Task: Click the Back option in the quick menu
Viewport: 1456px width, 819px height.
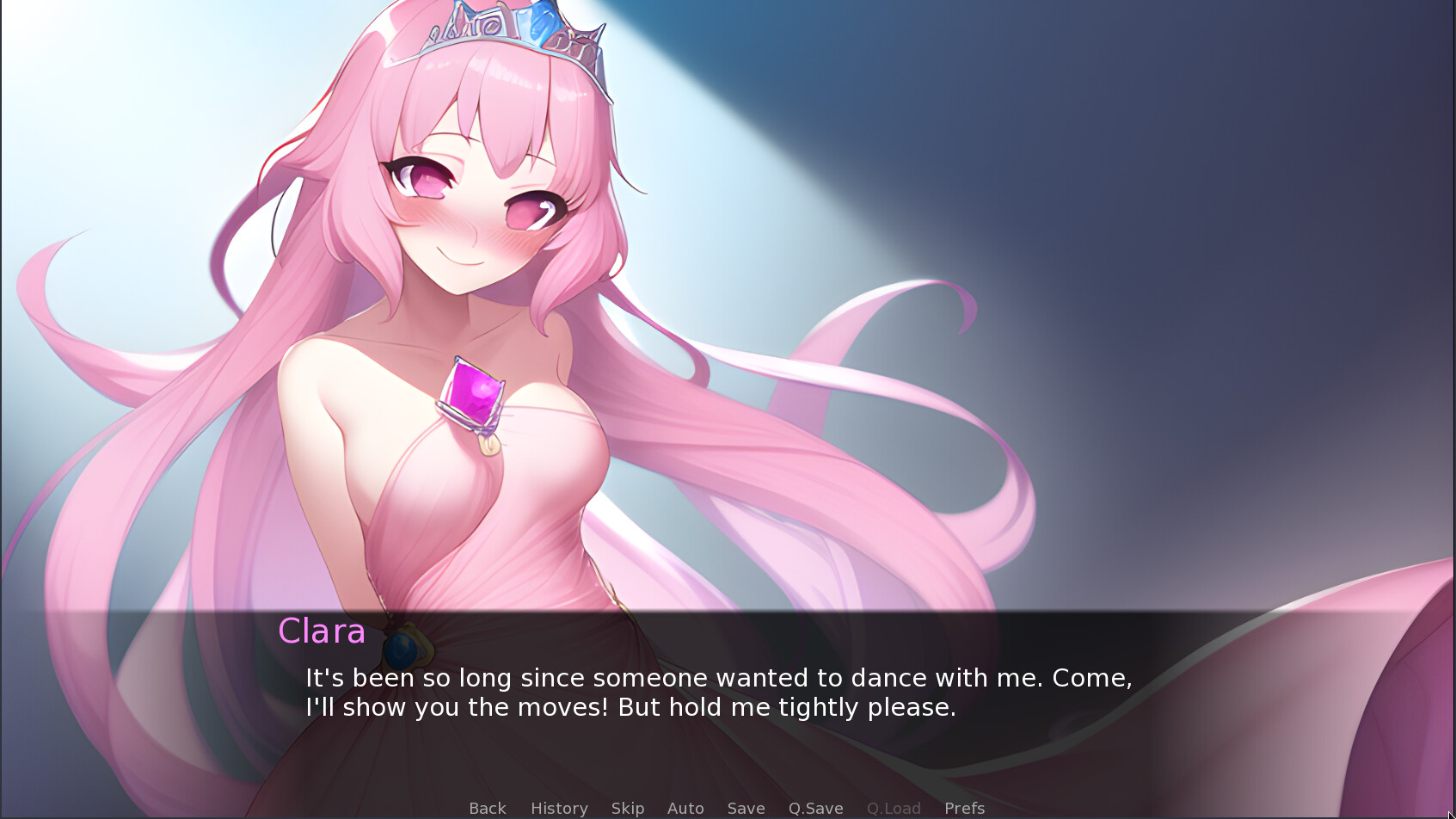Action: tap(487, 808)
